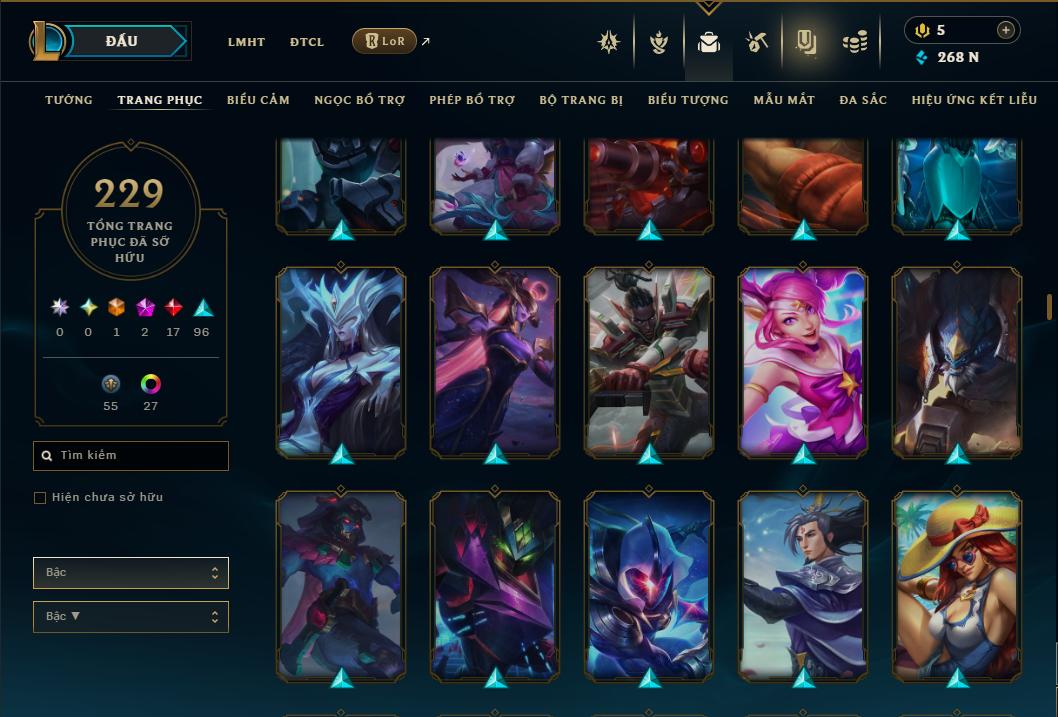1058x717 pixels.
Task: Show the BỘ TRANG BỊ tab
Action: click(x=581, y=100)
